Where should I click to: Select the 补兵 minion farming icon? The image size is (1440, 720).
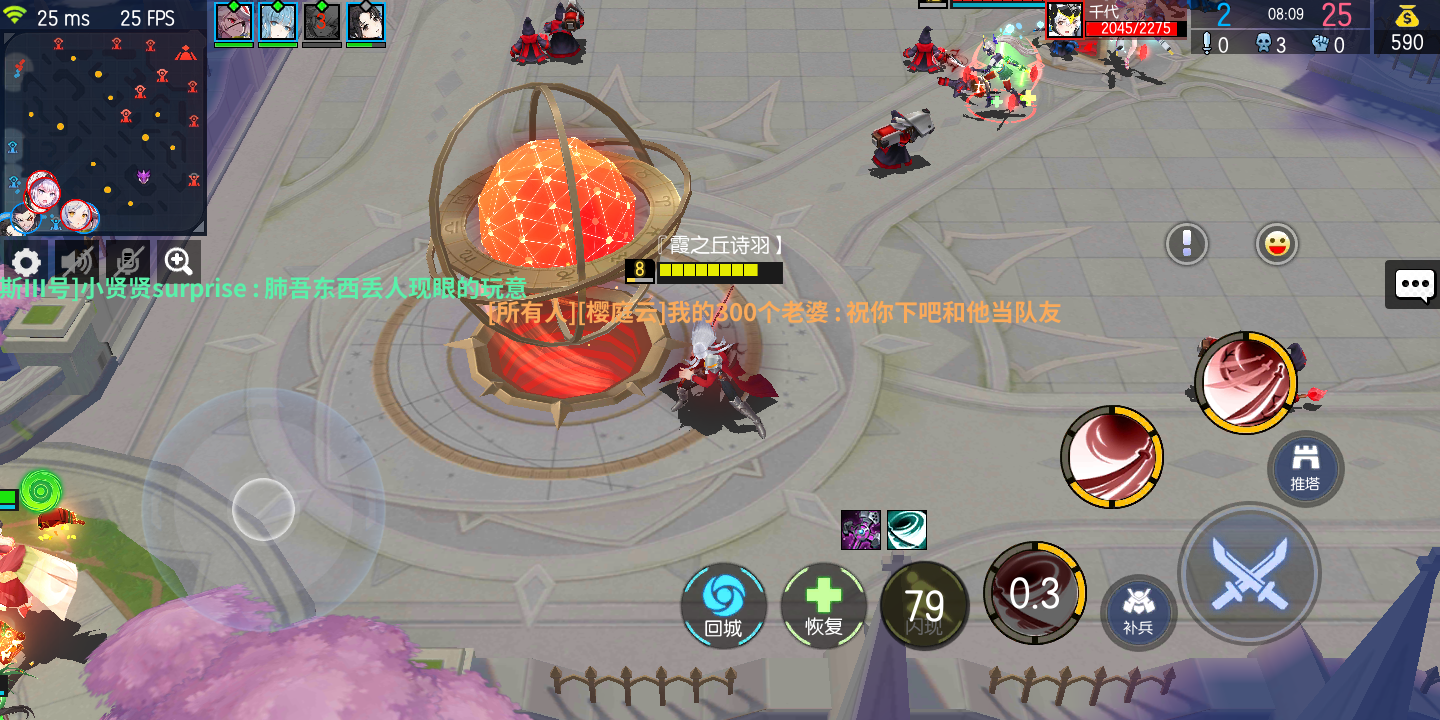pyautogui.click(x=1138, y=613)
